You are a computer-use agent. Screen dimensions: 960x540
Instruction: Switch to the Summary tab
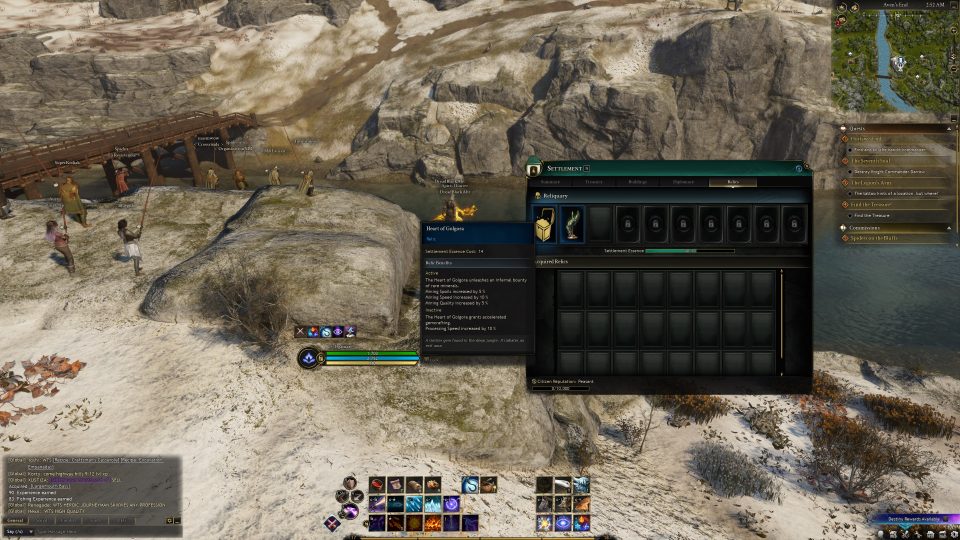tap(551, 182)
